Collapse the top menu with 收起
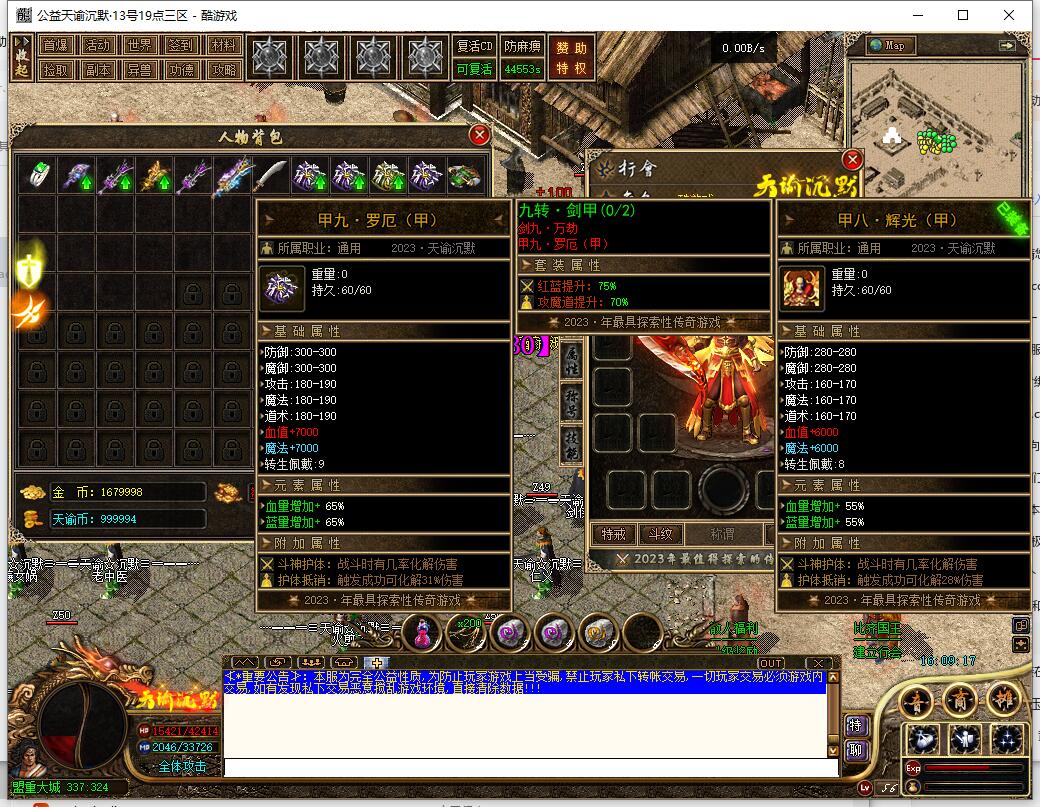 coord(22,58)
